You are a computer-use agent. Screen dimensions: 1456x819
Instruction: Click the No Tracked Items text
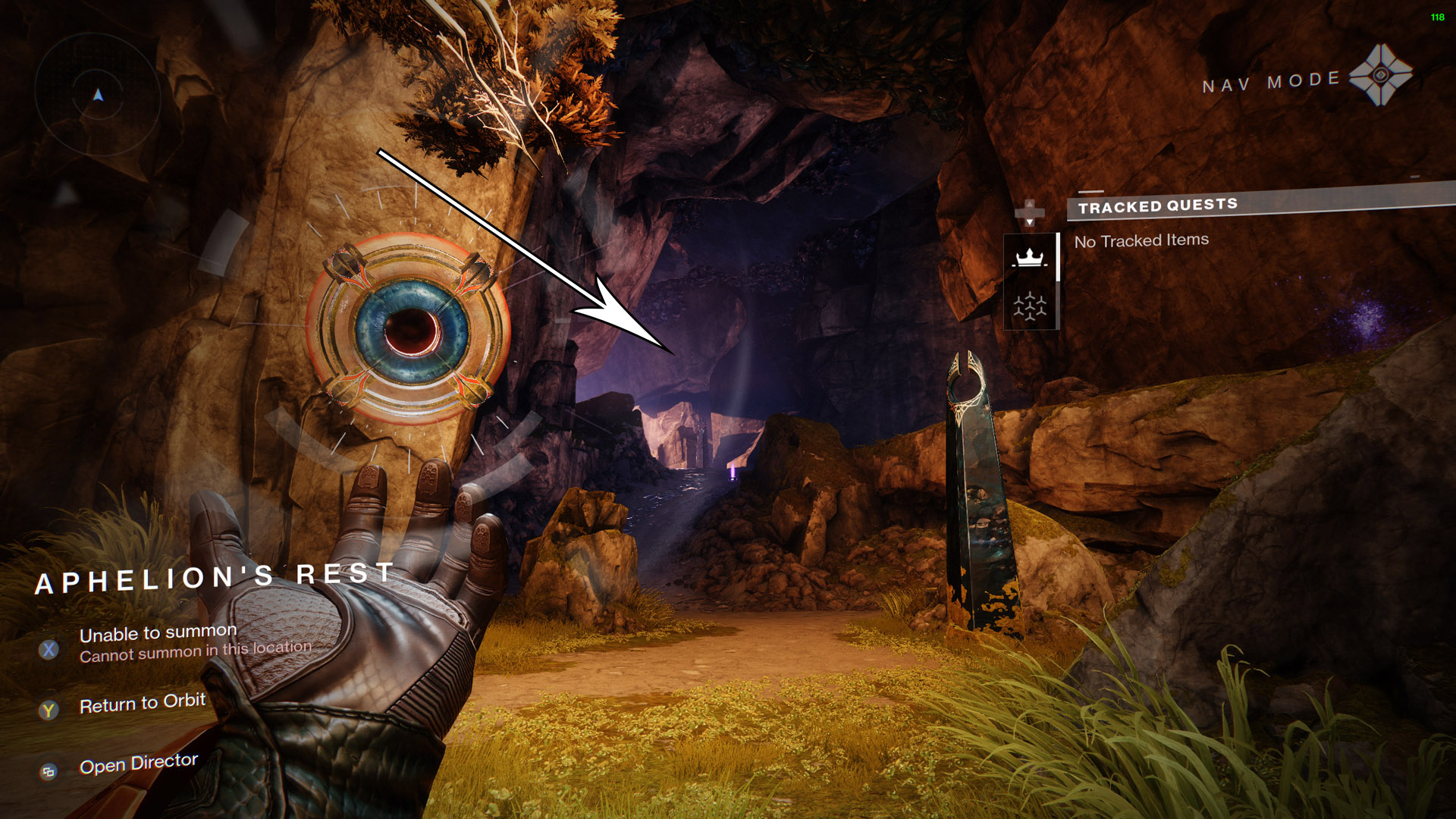(x=1141, y=239)
